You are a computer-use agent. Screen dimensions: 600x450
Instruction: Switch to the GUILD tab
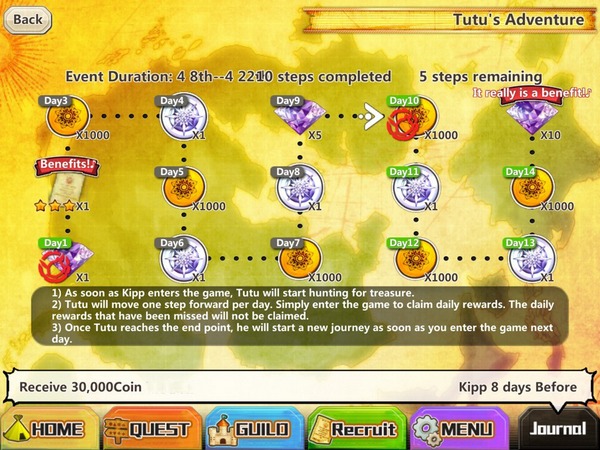250,428
